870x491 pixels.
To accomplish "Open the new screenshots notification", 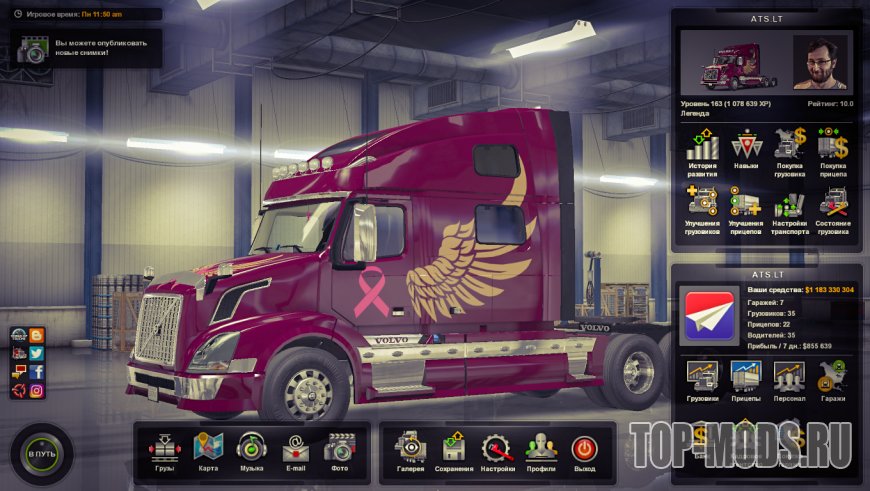I will click(87, 48).
